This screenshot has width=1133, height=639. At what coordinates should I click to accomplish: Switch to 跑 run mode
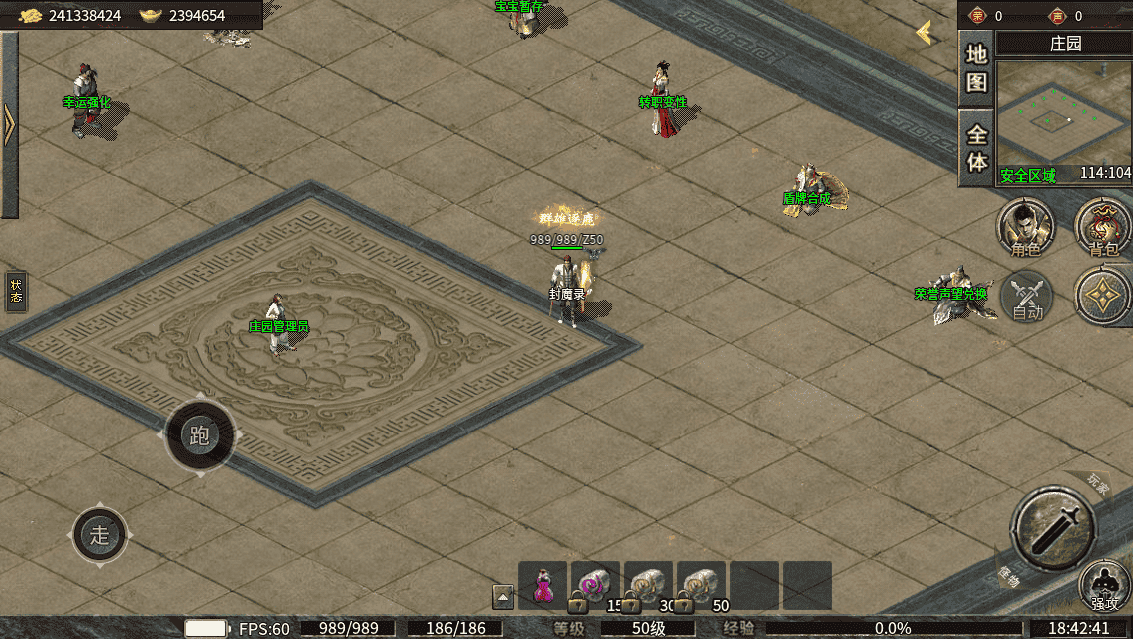[200, 436]
